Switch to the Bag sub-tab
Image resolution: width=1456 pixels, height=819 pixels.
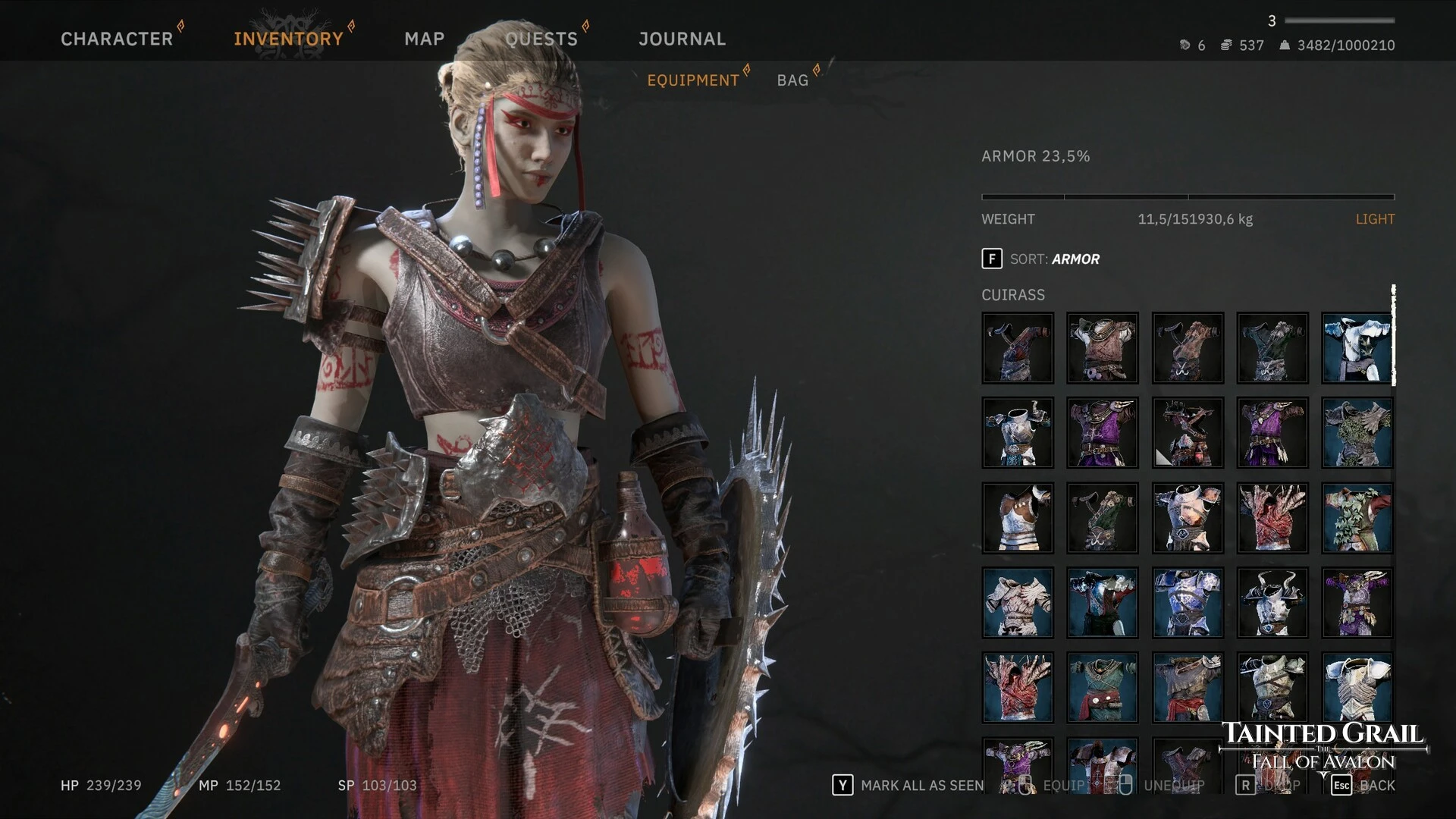coord(792,80)
